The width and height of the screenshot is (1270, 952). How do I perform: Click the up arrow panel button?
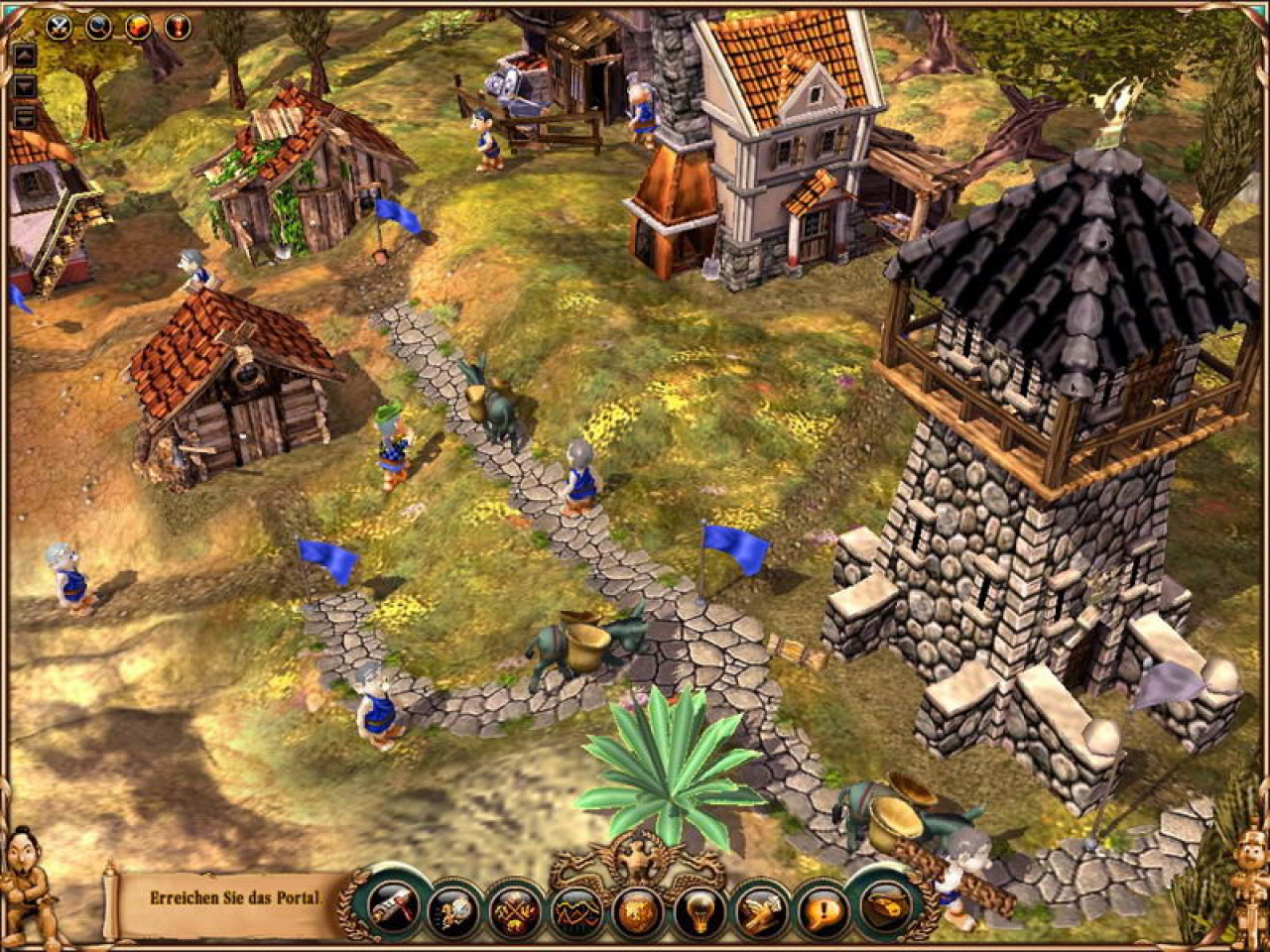(x=25, y=56)
